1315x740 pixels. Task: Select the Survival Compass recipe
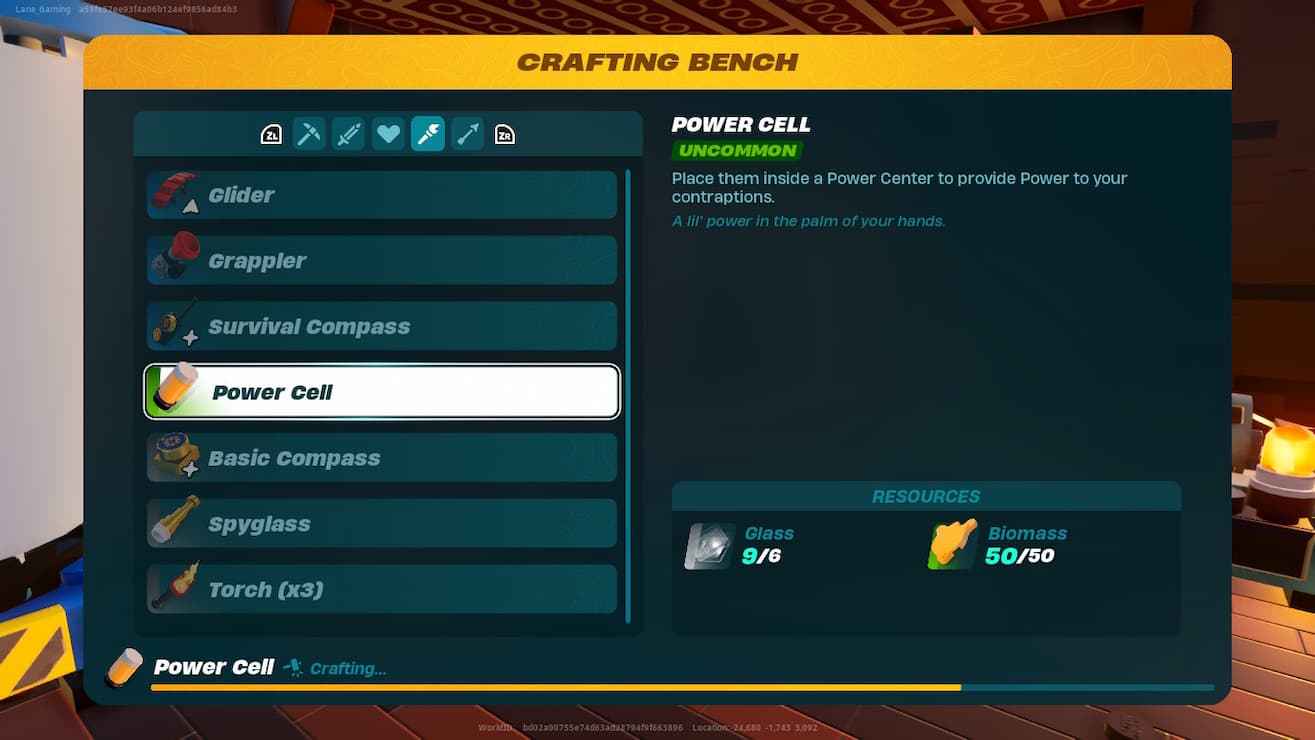click(x=381, y=326)
